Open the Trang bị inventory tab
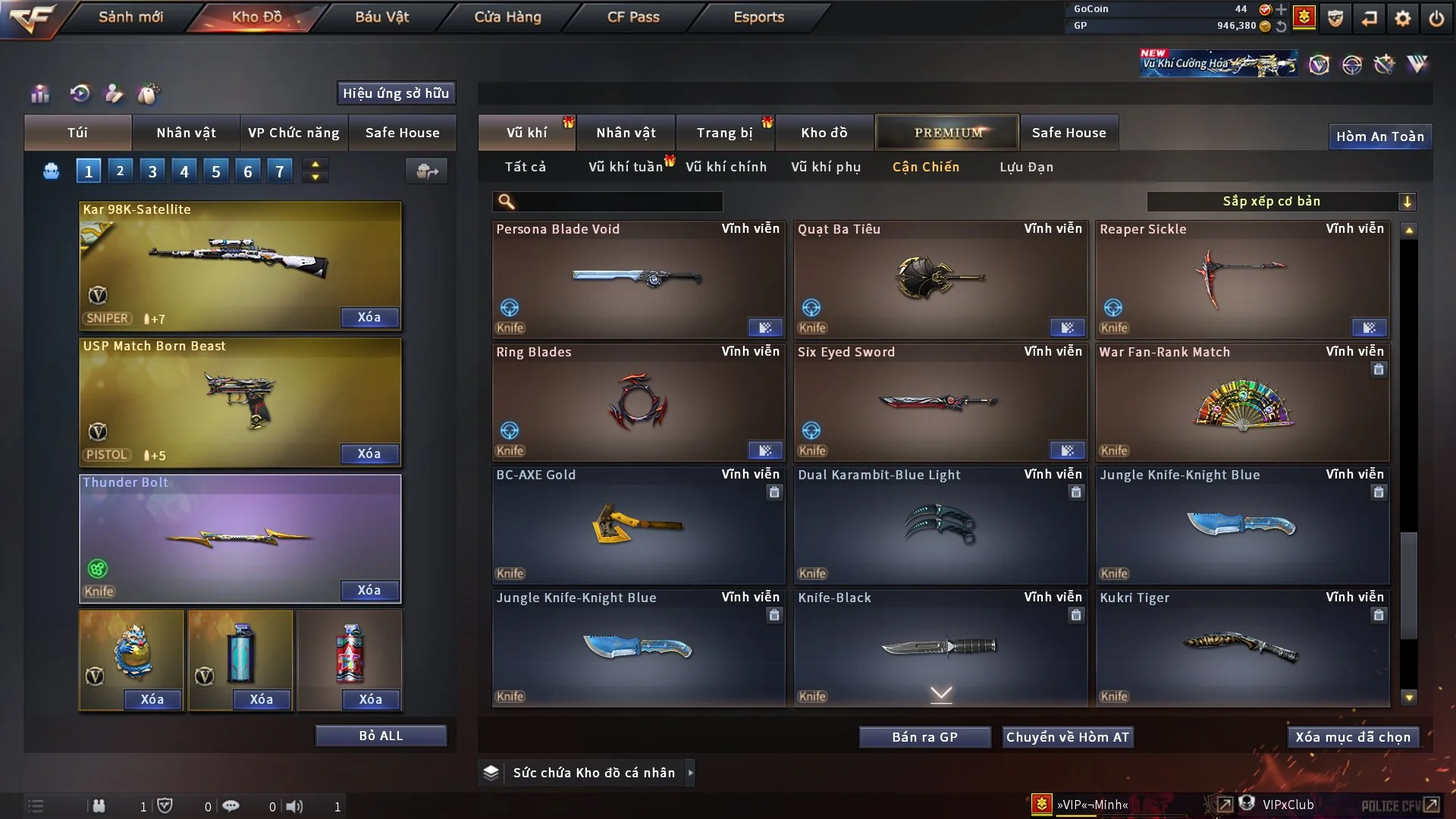The image size is (1456, 819). point(724,133)
